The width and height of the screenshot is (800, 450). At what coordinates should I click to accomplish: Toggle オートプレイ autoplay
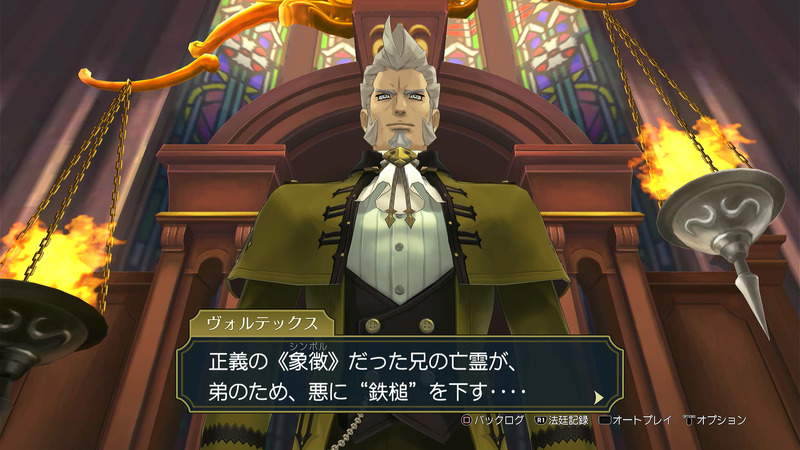[x=637, y=420]
